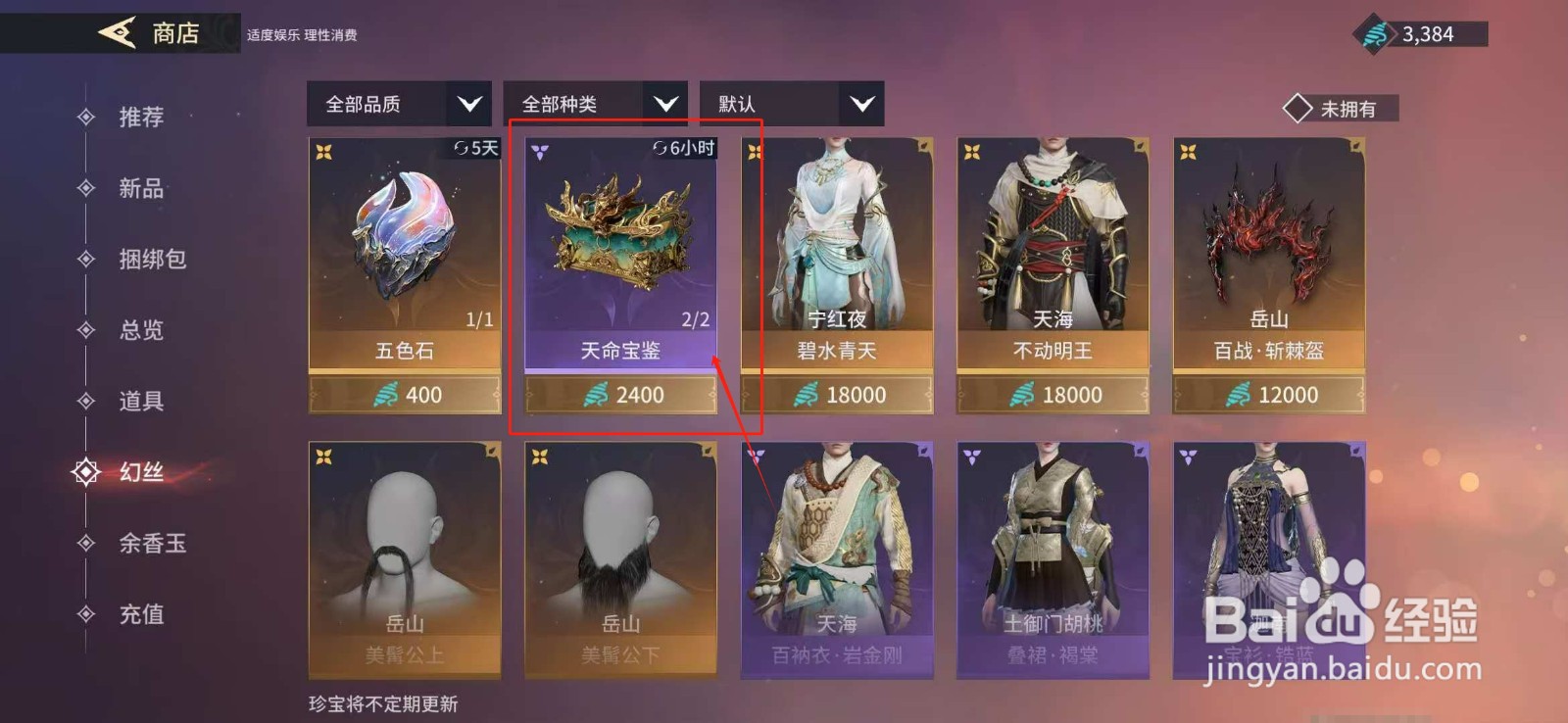1568x723 pixels.
Task: Expand the 全部种类 category dropdown
Action: 594,104
